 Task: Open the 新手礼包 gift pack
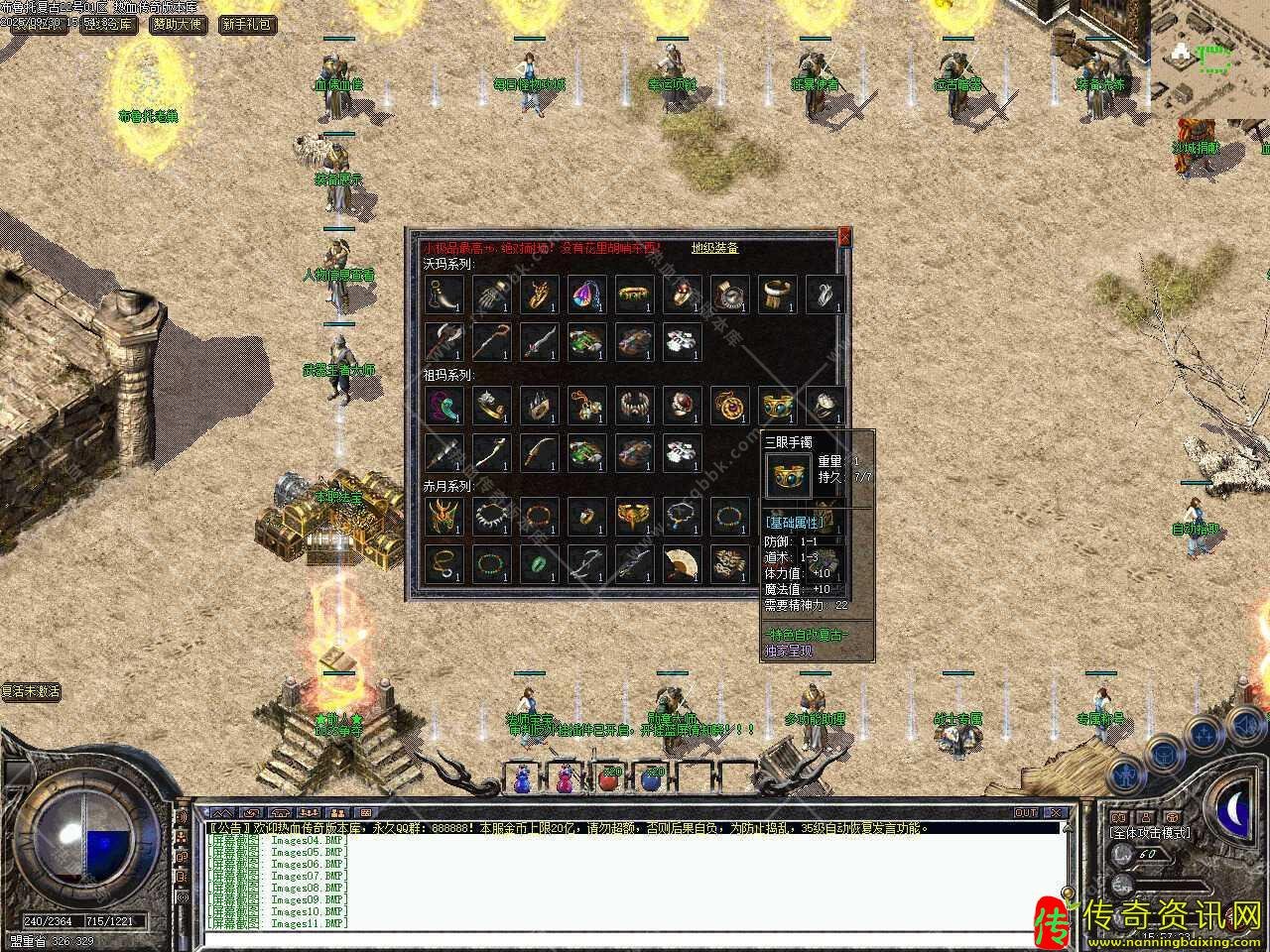pyautogui.click(x=246, y=24)
